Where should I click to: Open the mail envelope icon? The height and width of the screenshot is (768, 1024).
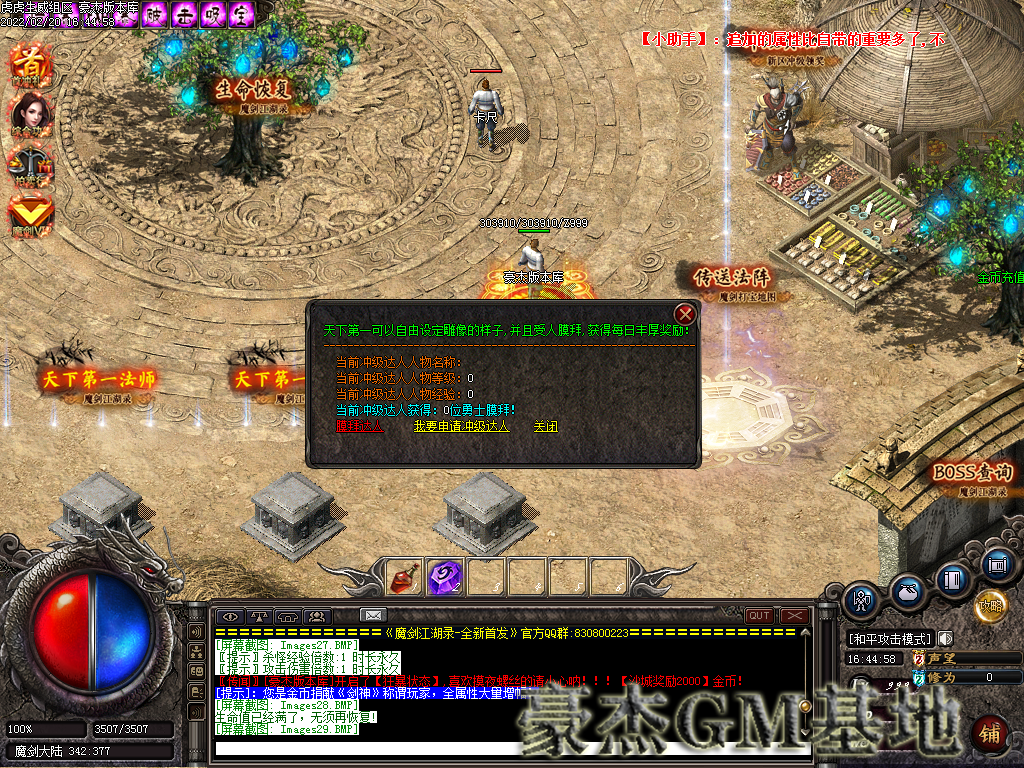tap(373, 616)
